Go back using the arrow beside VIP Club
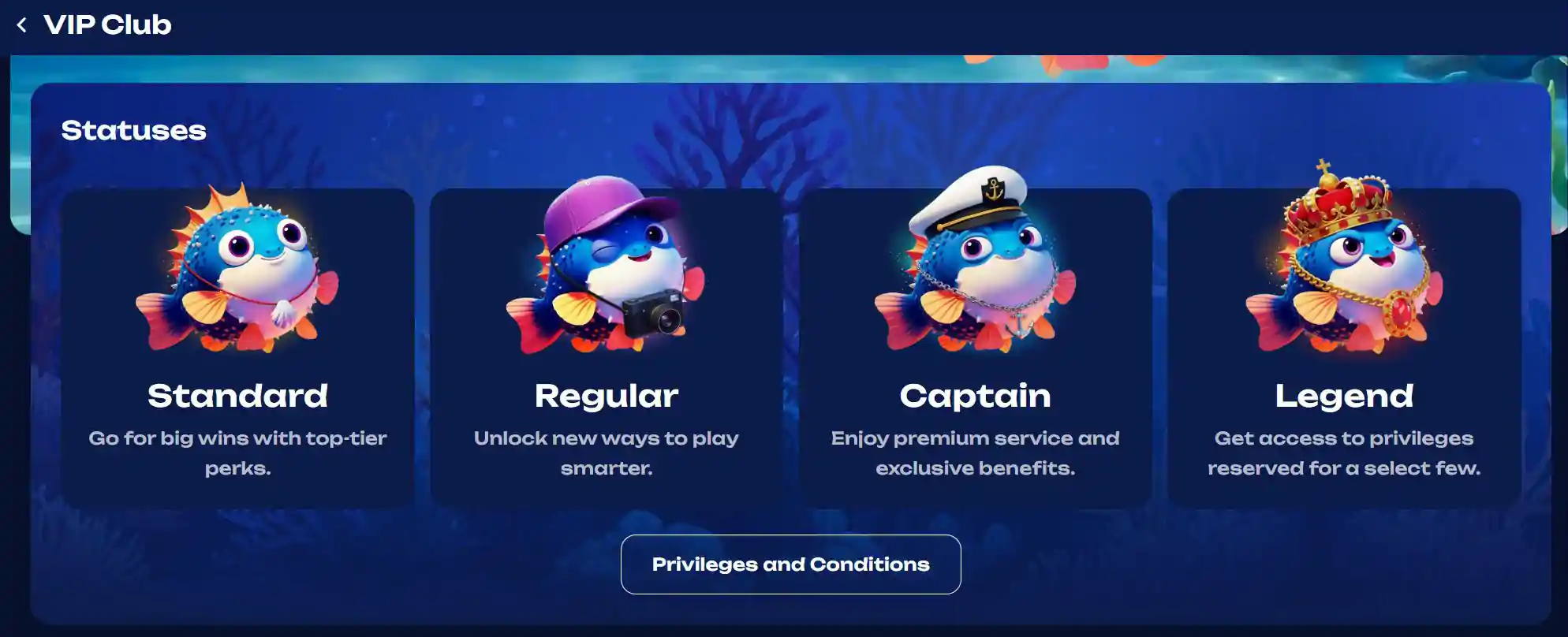This screenshot has height=637, width=1568. tap(22, 25)
